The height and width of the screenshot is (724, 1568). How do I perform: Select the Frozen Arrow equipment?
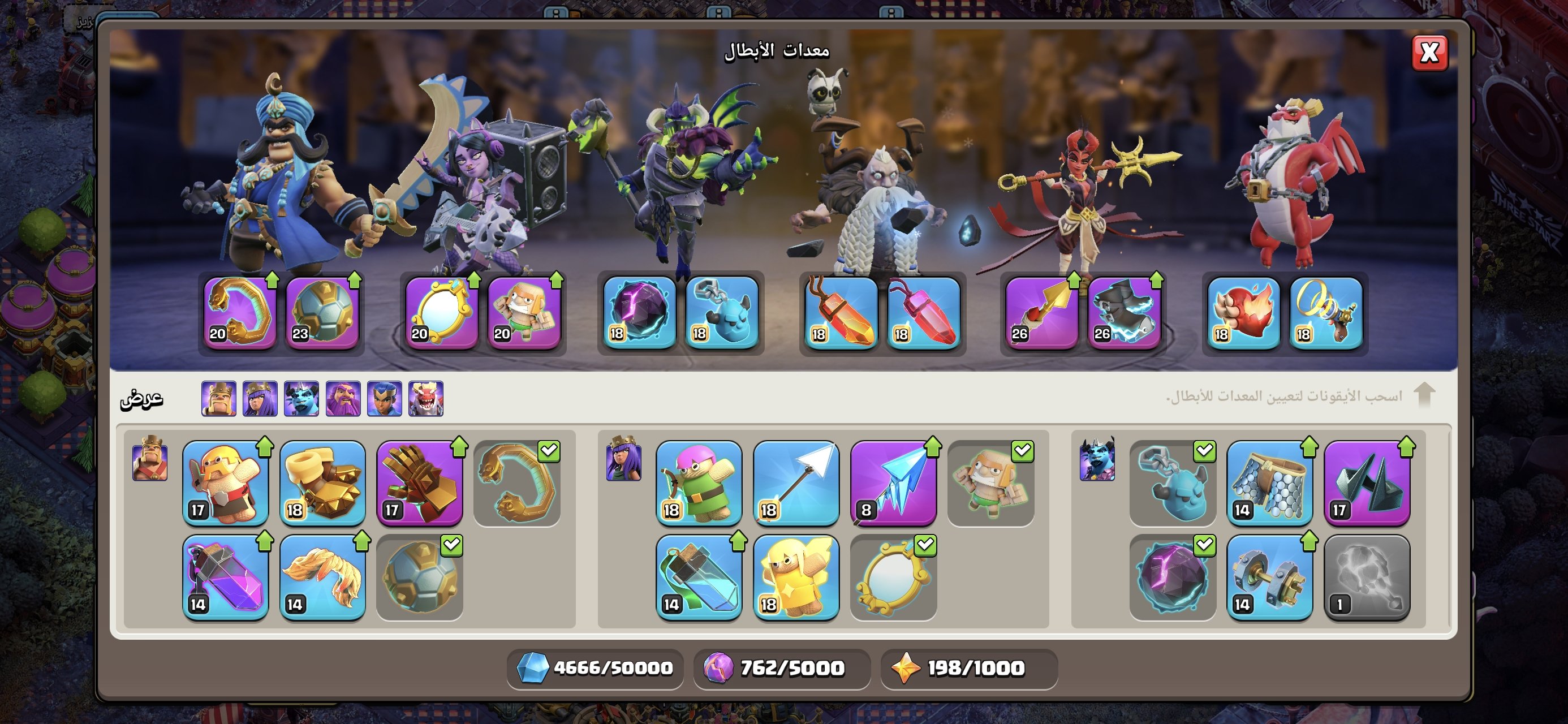coord(893,483)
